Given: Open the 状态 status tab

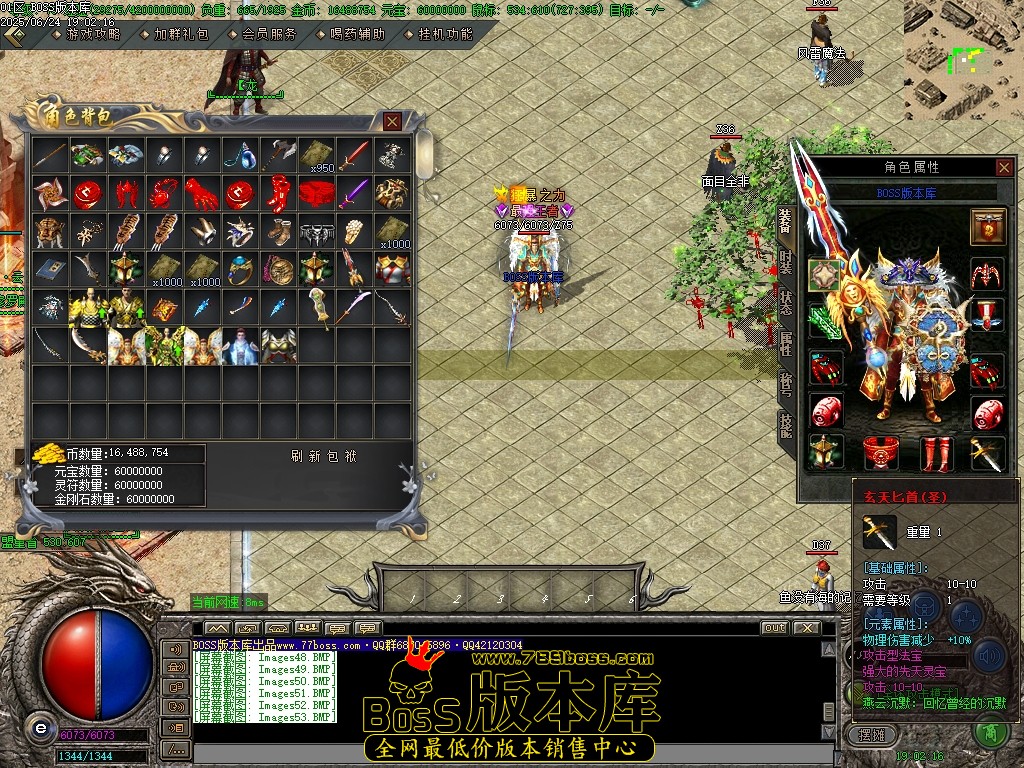Looking at the screenshot, I should pyautogui.click(x=786, y=302).
